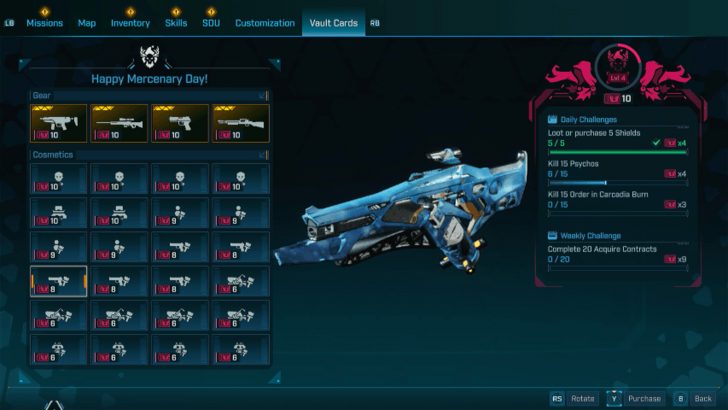
Task: Open the Skills tab
Action: coord(175,23)
